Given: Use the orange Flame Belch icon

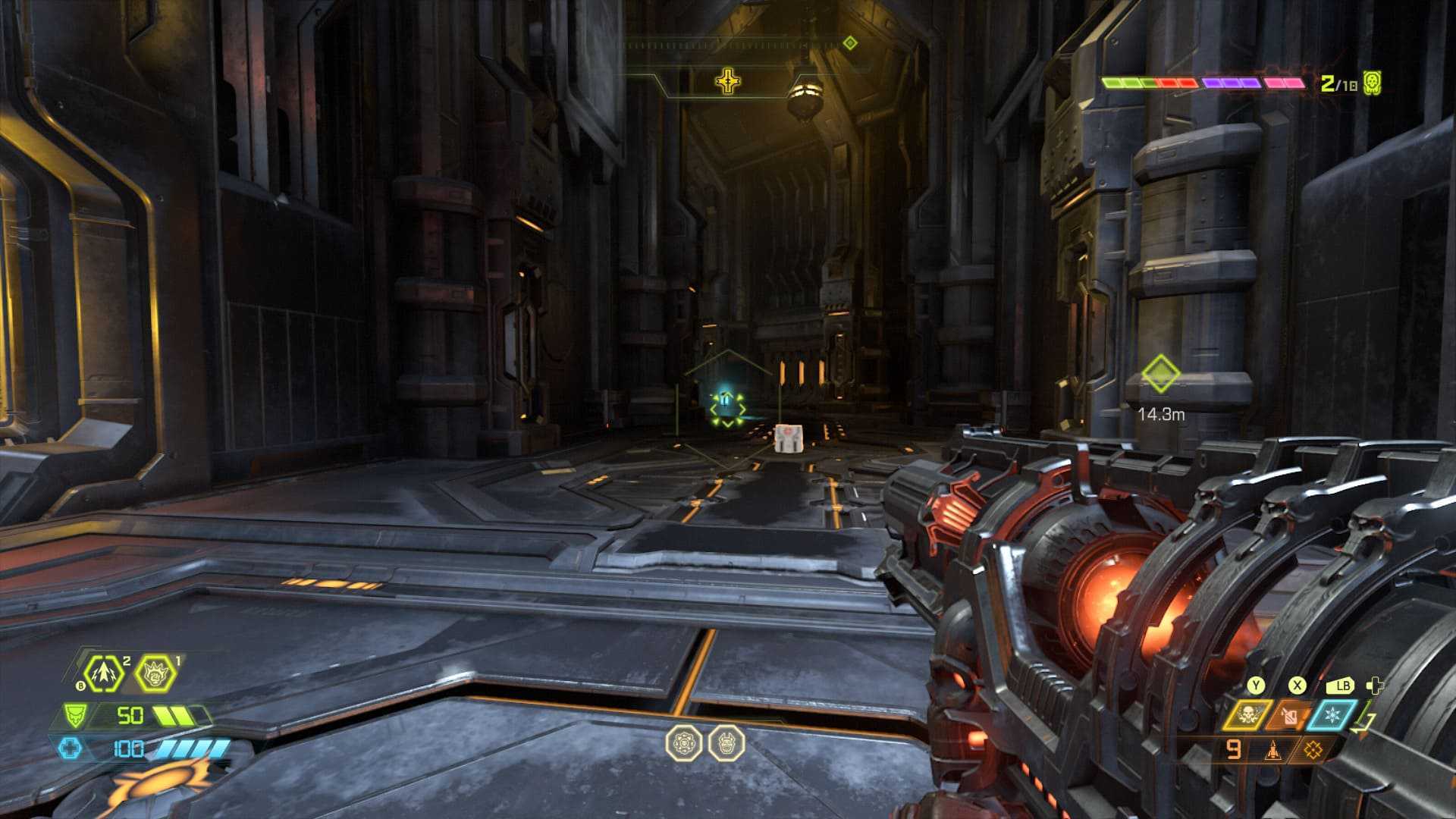Looking at the screenshot, I should tap(1288, 714).
